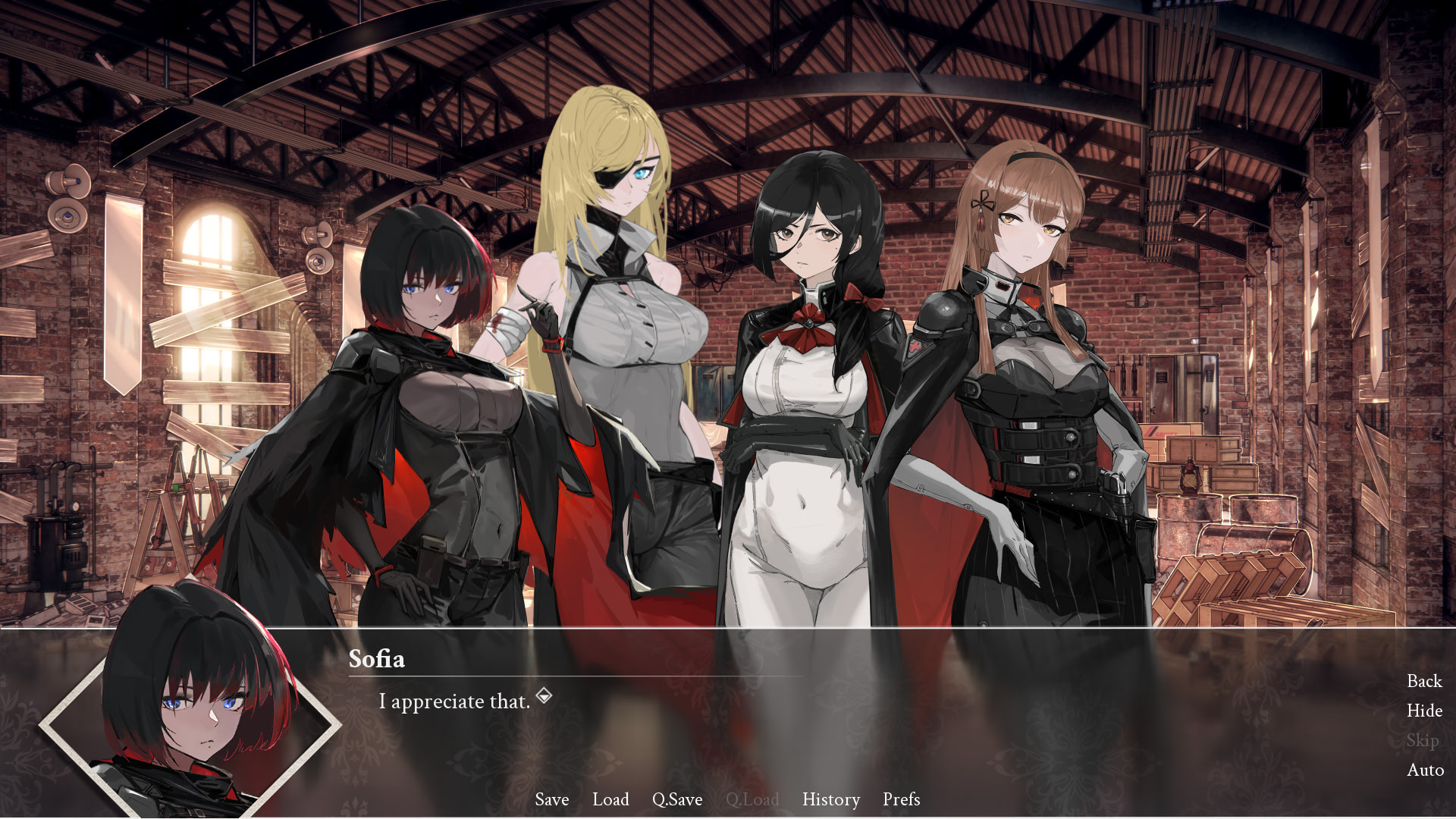Open the Save screen
1456x819 pixels.
pyautogui.click(x=551, y=799)
